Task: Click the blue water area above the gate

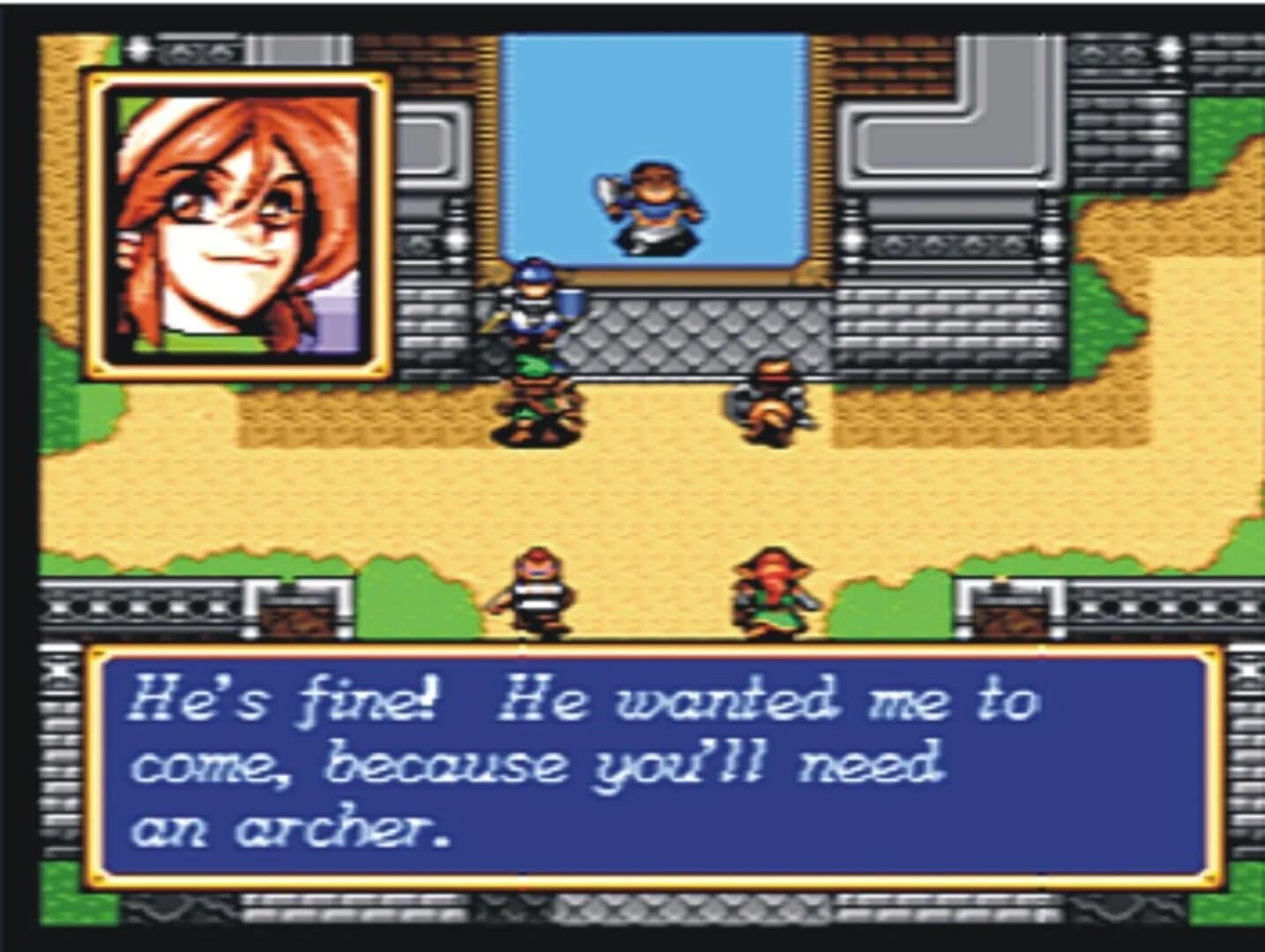Action: [652, 97]
